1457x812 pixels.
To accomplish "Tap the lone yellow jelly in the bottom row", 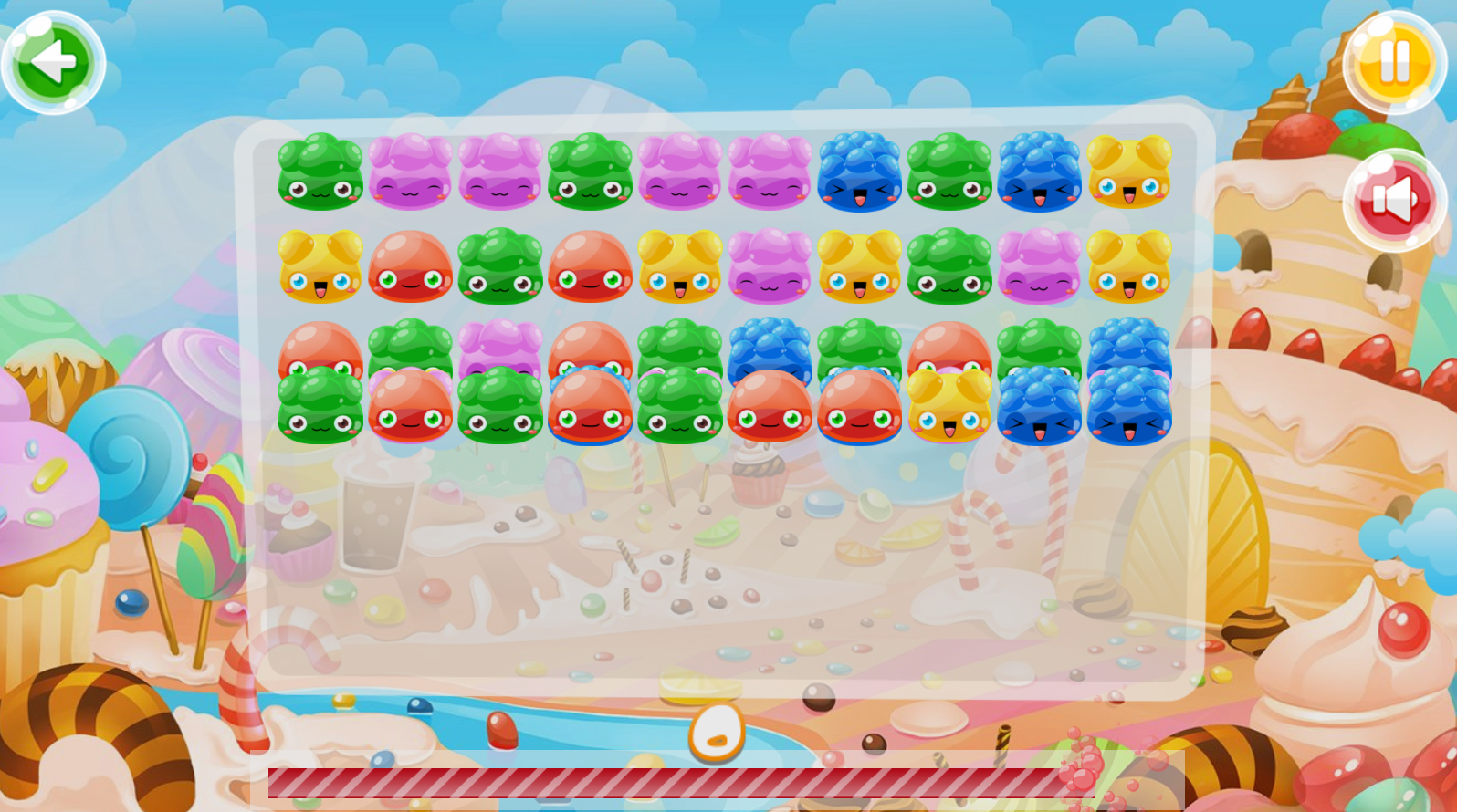I will (x=949, y=407).
